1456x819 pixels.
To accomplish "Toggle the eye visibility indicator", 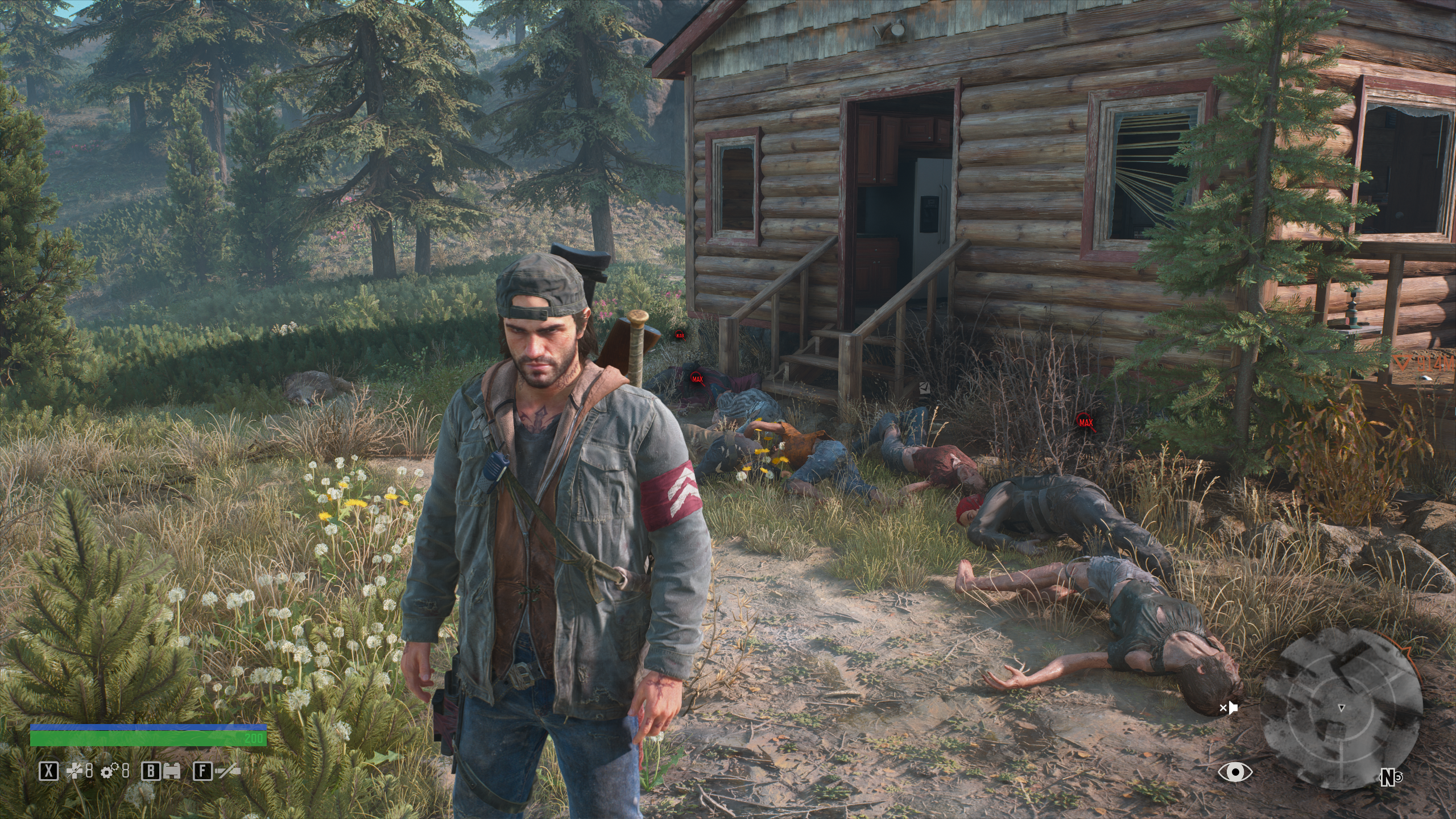I will point(1235,772).
